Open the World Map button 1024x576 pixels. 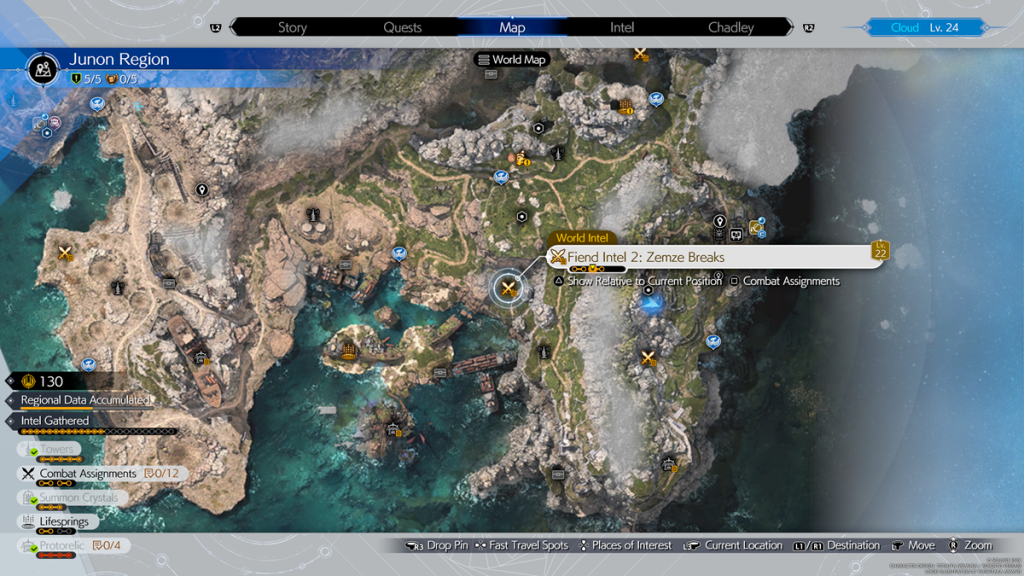click(512, 60)
